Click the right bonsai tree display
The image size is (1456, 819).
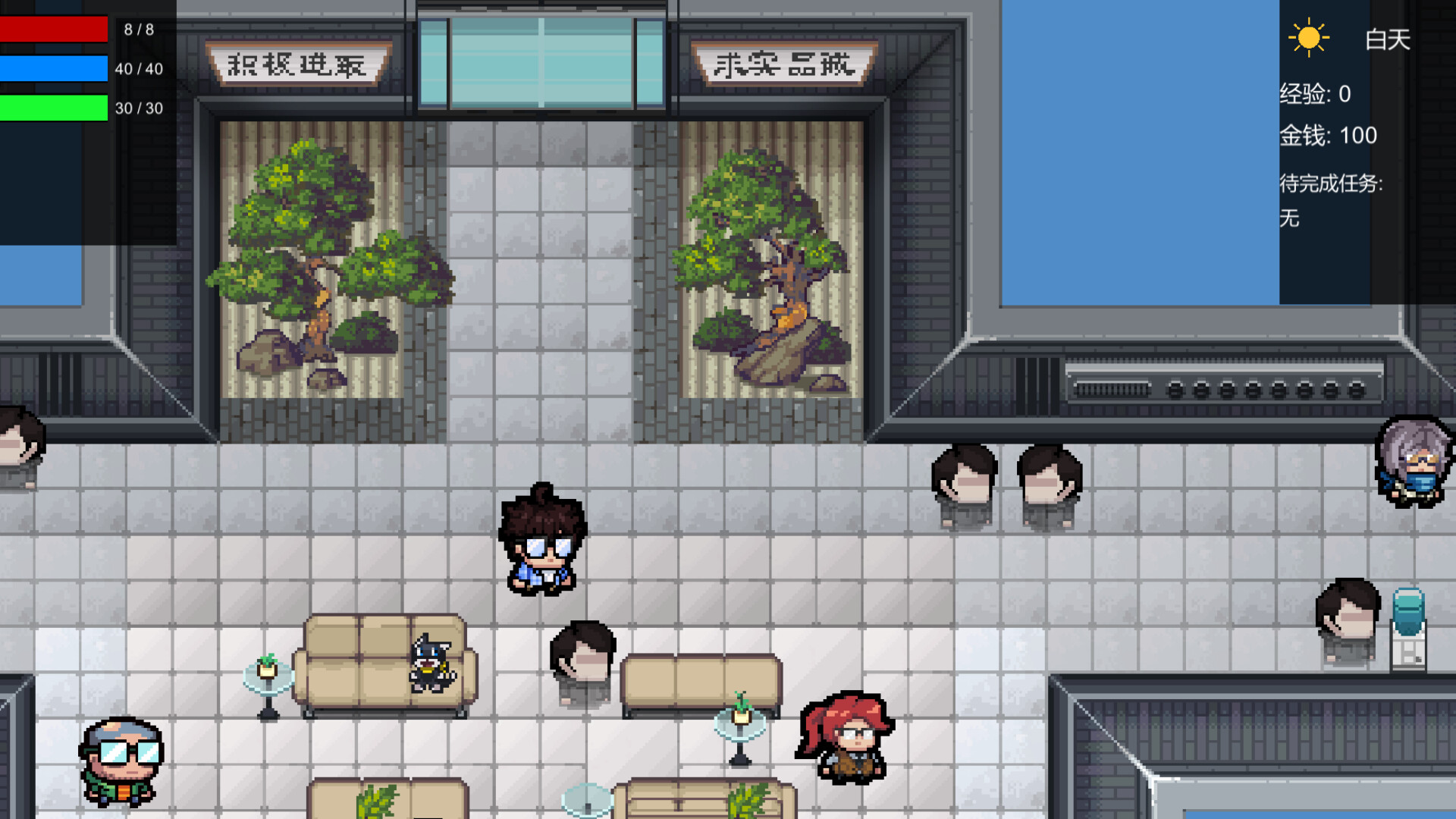click(x=766, y=258)
